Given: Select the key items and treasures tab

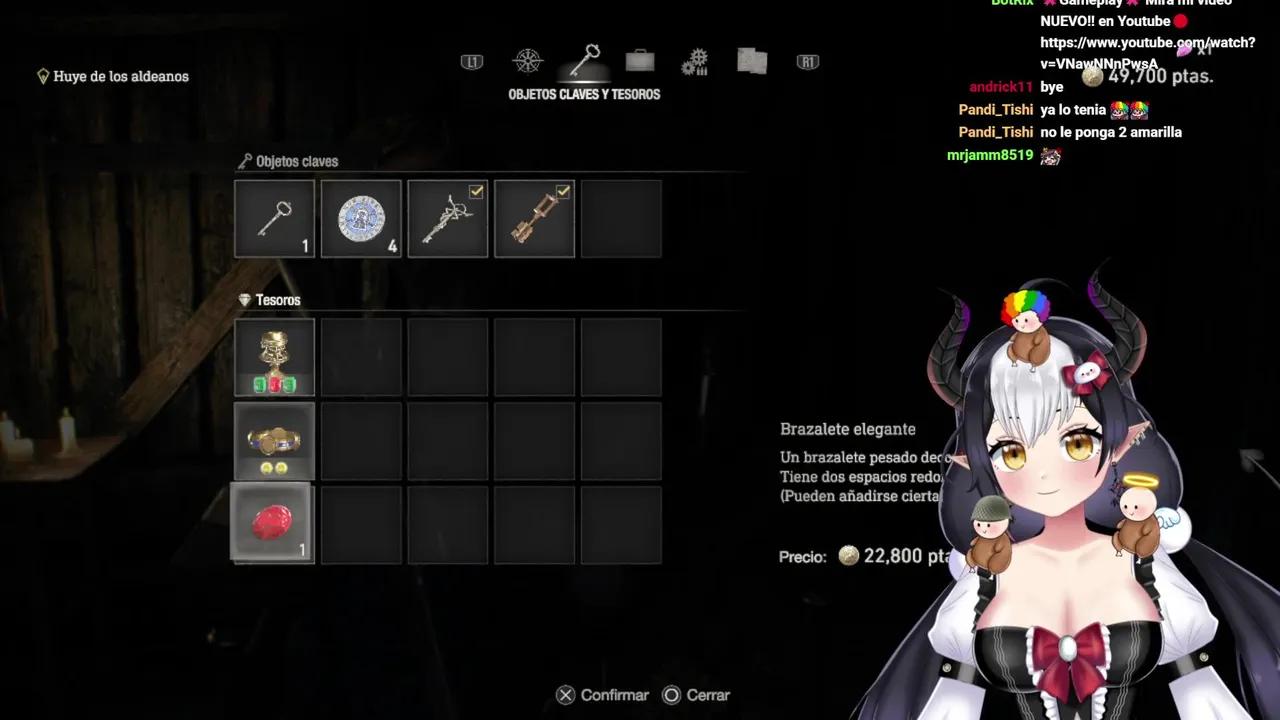Looking at the screenshot, I should tap(584, 60).
